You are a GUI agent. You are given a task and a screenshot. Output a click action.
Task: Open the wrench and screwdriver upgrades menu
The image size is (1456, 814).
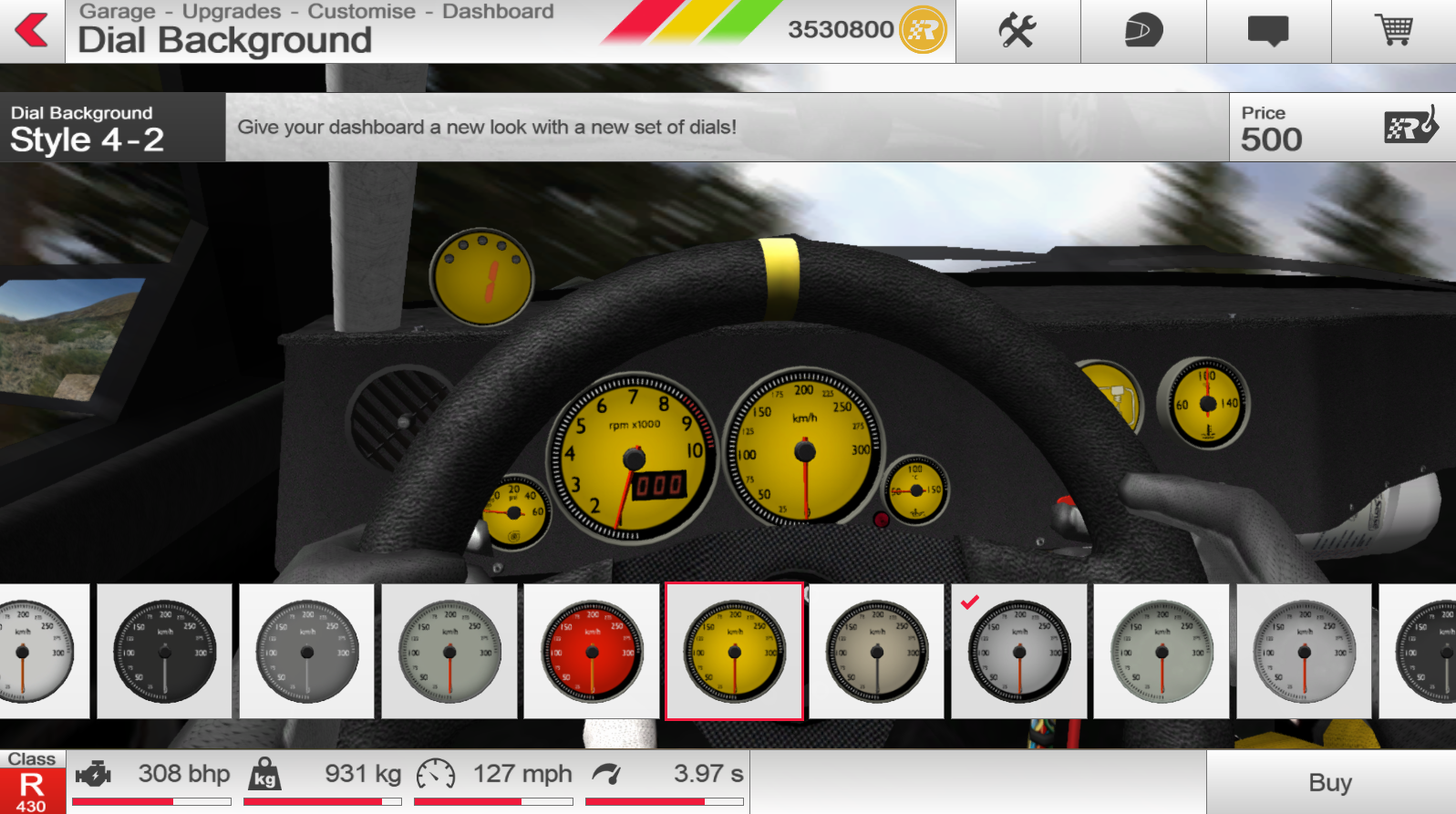[x=1017, y=31]
